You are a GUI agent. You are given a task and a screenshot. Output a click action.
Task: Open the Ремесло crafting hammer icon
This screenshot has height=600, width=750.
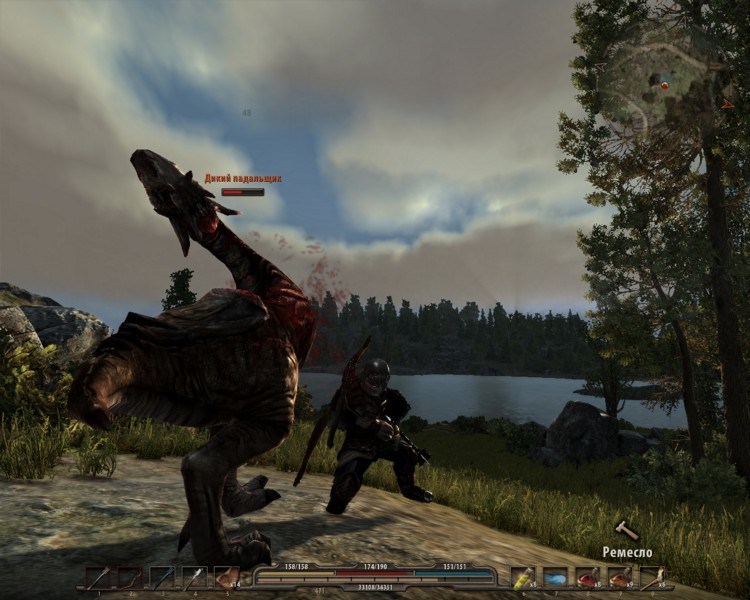click(626, 530)
